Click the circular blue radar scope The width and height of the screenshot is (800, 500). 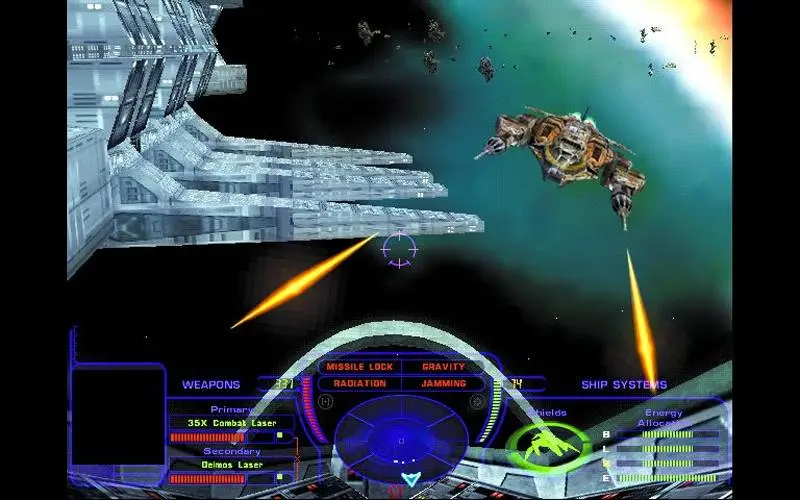(400, 440)
